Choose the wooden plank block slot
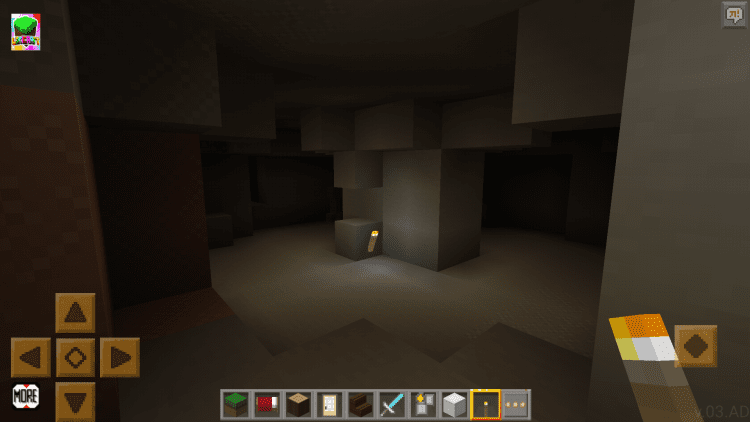The image size is (750, 422). [x=298, y=404]
